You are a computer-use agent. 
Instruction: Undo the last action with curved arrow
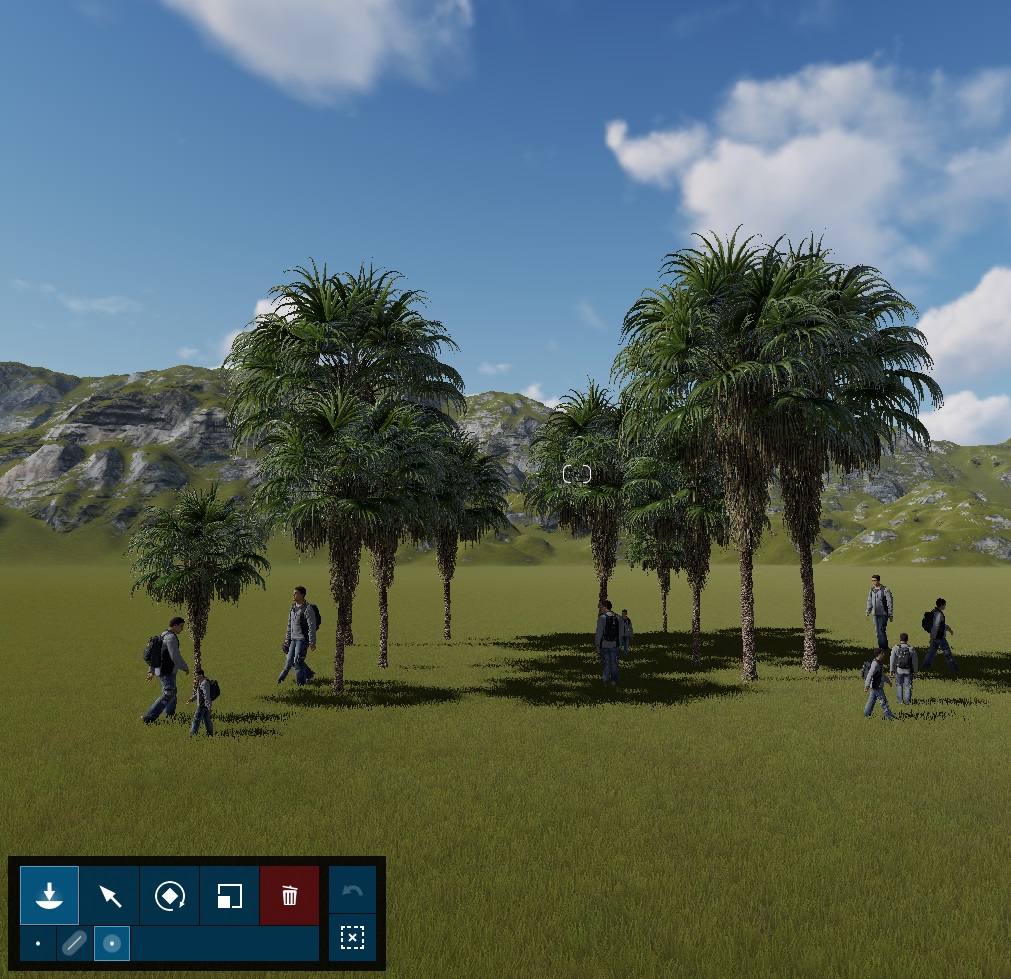352,889
